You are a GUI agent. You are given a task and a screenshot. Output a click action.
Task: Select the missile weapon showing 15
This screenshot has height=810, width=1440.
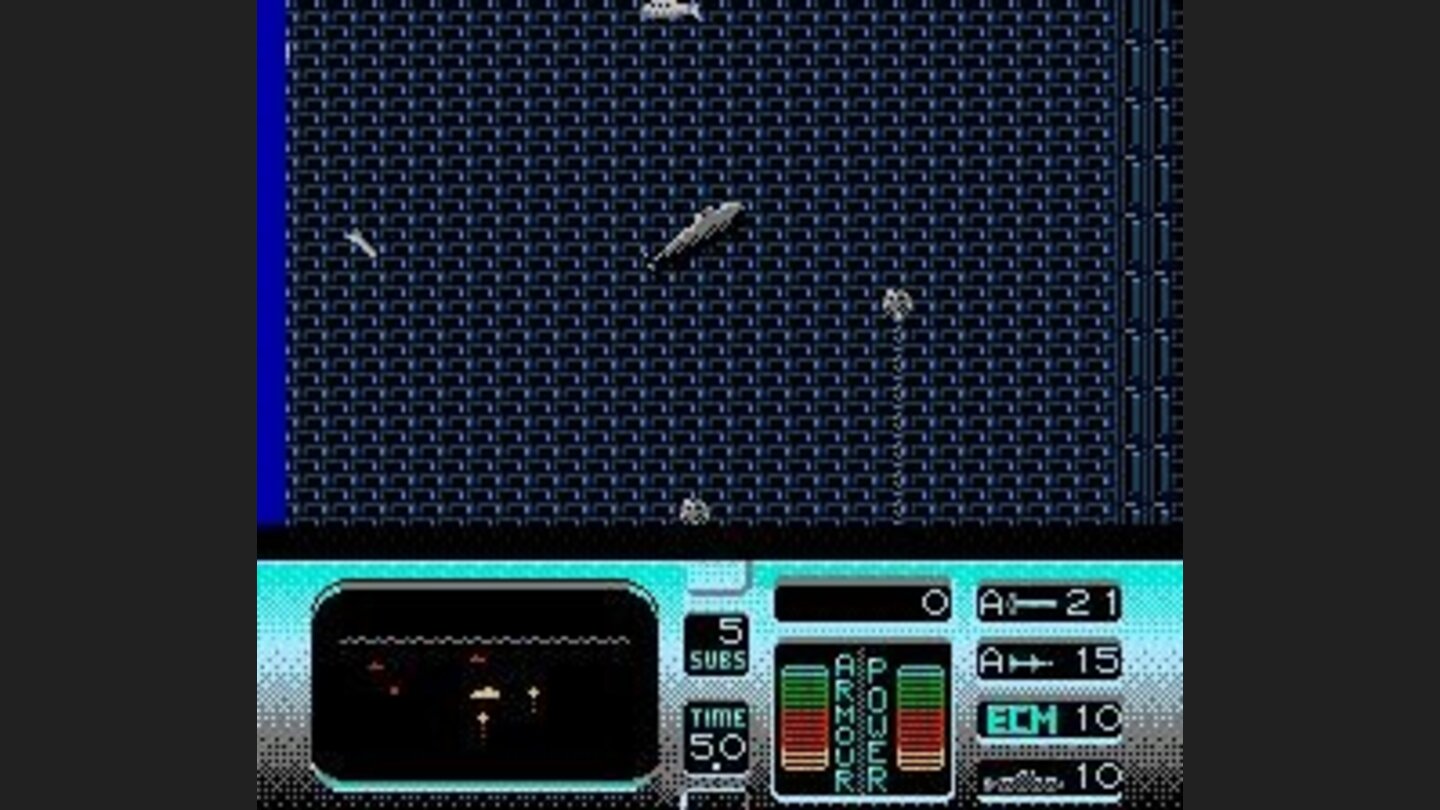(1047, 661)
